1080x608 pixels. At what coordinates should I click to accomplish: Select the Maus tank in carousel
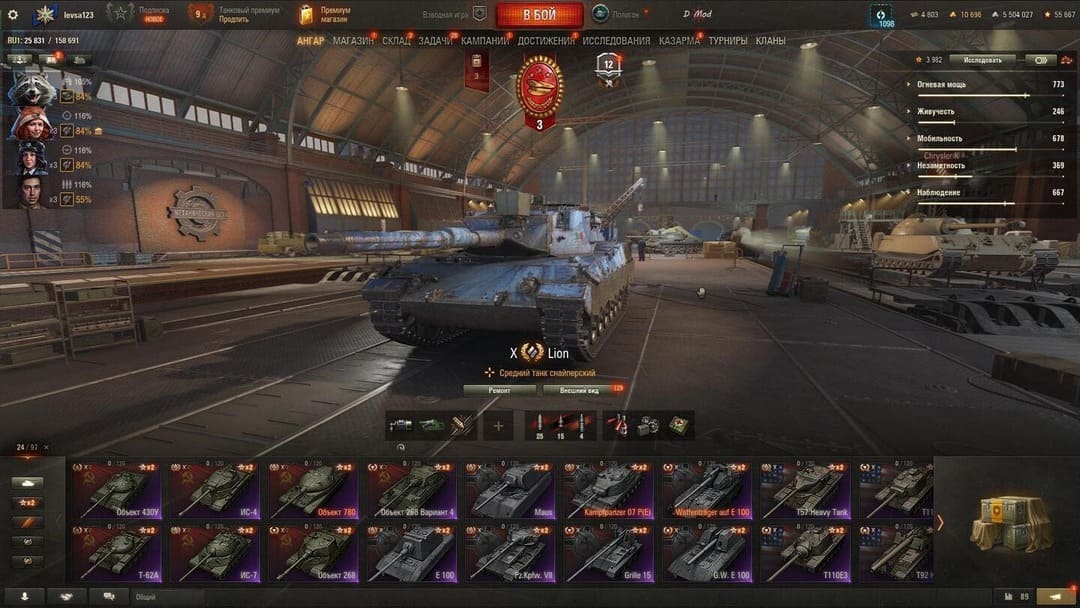[x=511, y=491]
